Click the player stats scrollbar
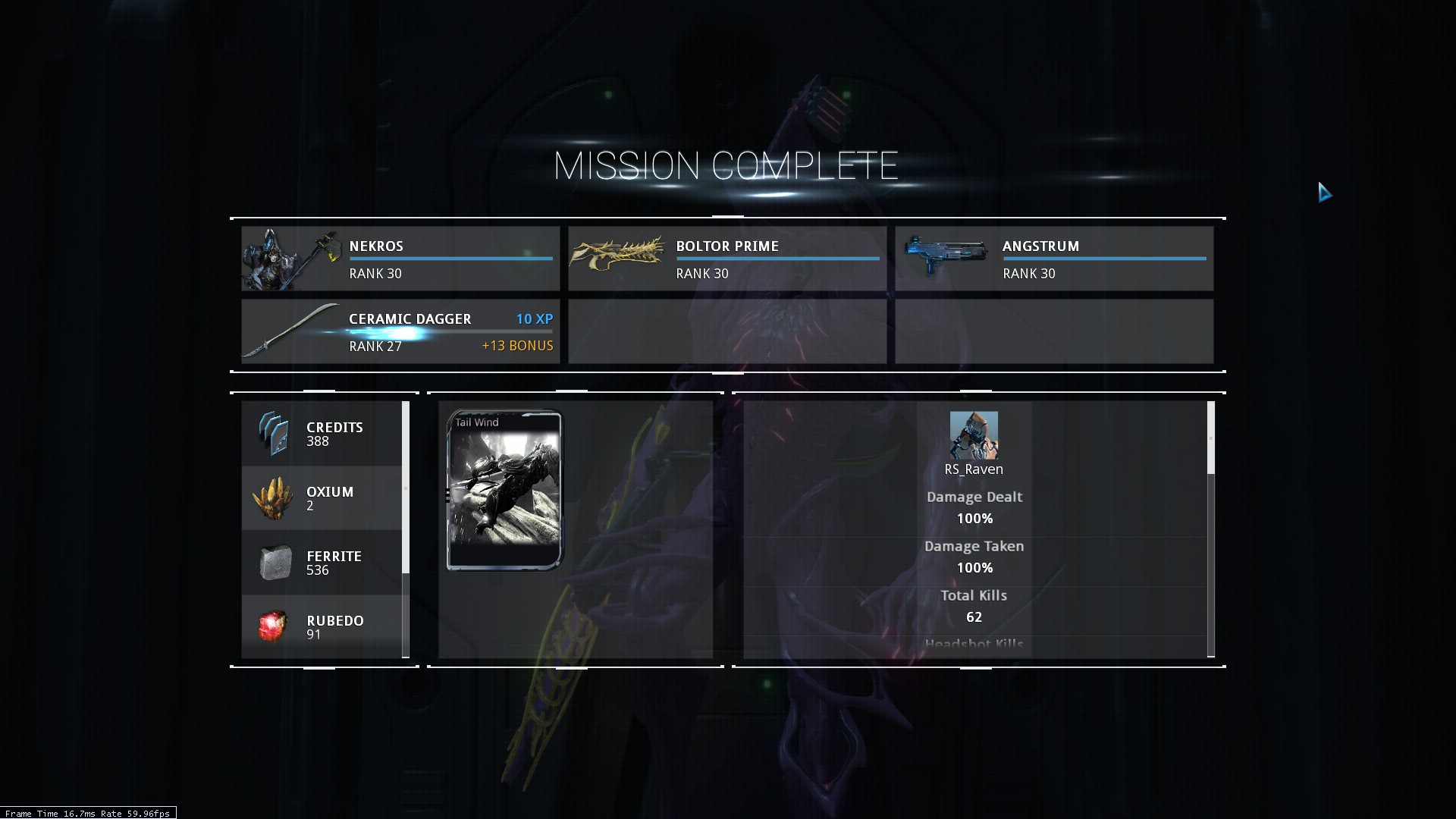The width and height of the screenshot is (1456, 819). (x=1210, y=438)
